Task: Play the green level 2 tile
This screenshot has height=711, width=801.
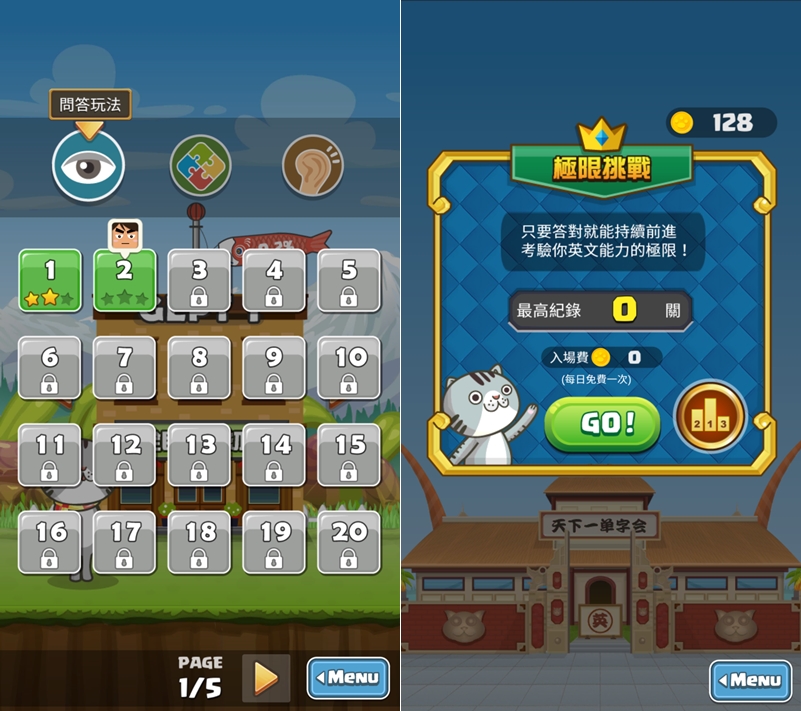Action: coord(125,280)
